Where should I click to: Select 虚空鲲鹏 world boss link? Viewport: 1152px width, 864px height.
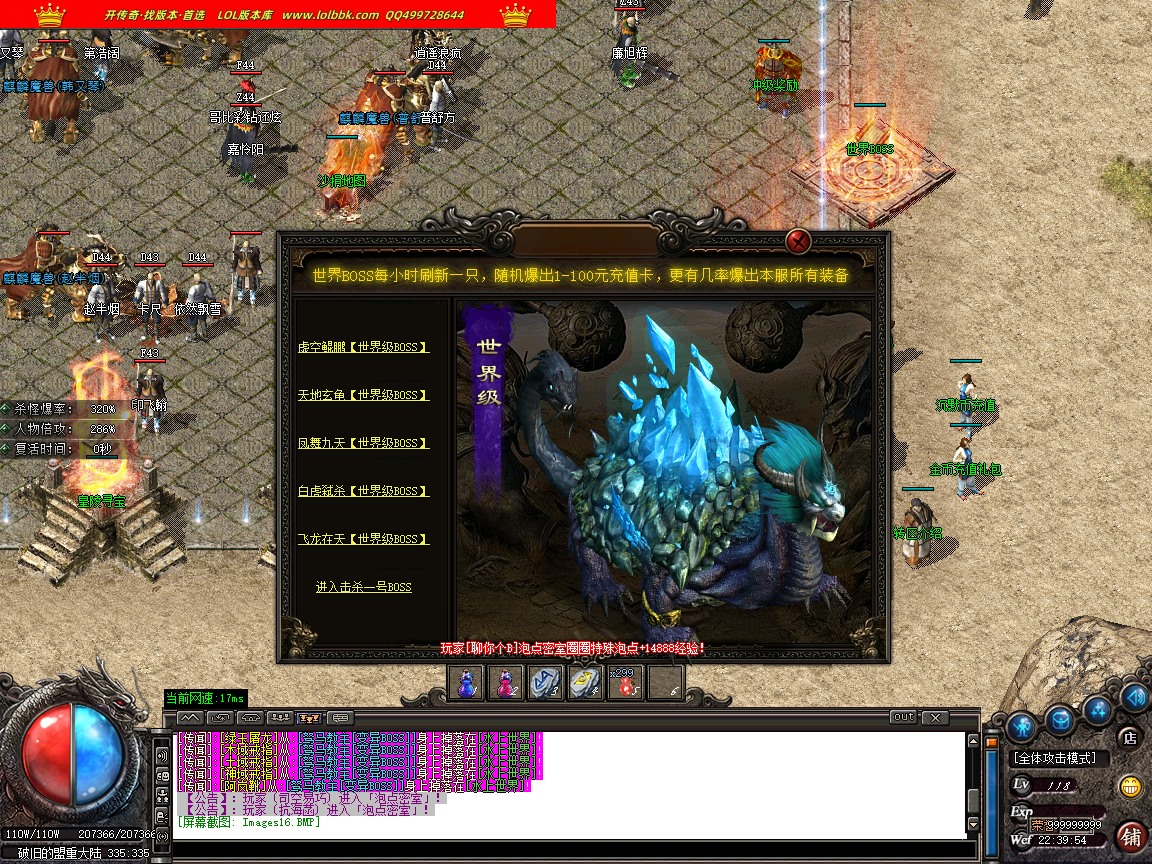(x=363, y=347)
